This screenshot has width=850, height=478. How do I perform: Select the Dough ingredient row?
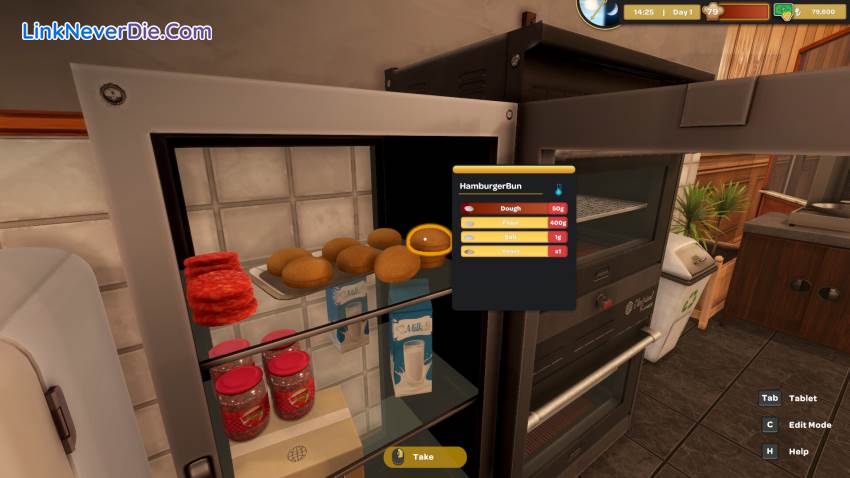pos(514,208)
